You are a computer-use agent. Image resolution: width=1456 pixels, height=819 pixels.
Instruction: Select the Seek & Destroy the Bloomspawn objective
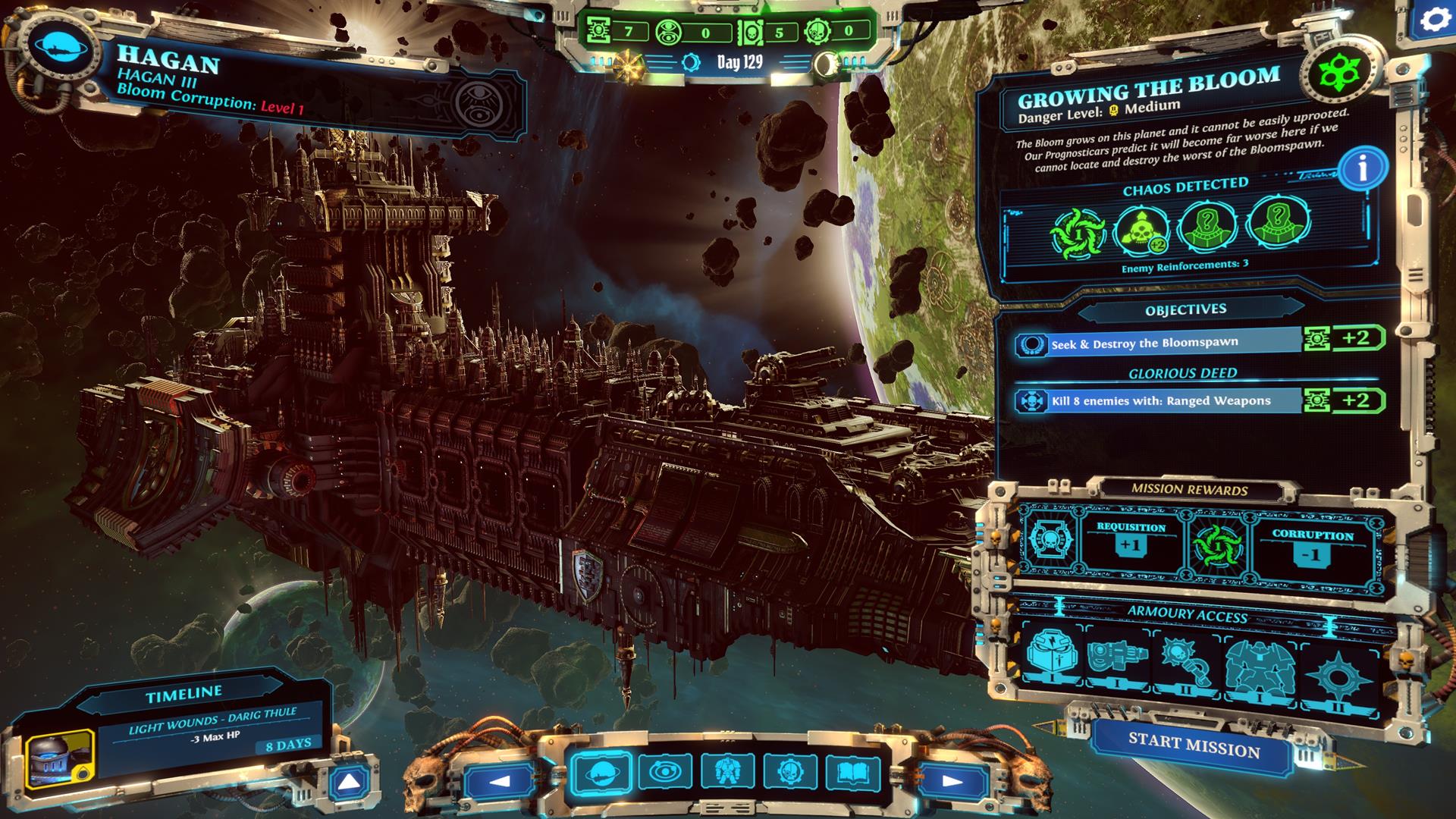point(1158,344)
